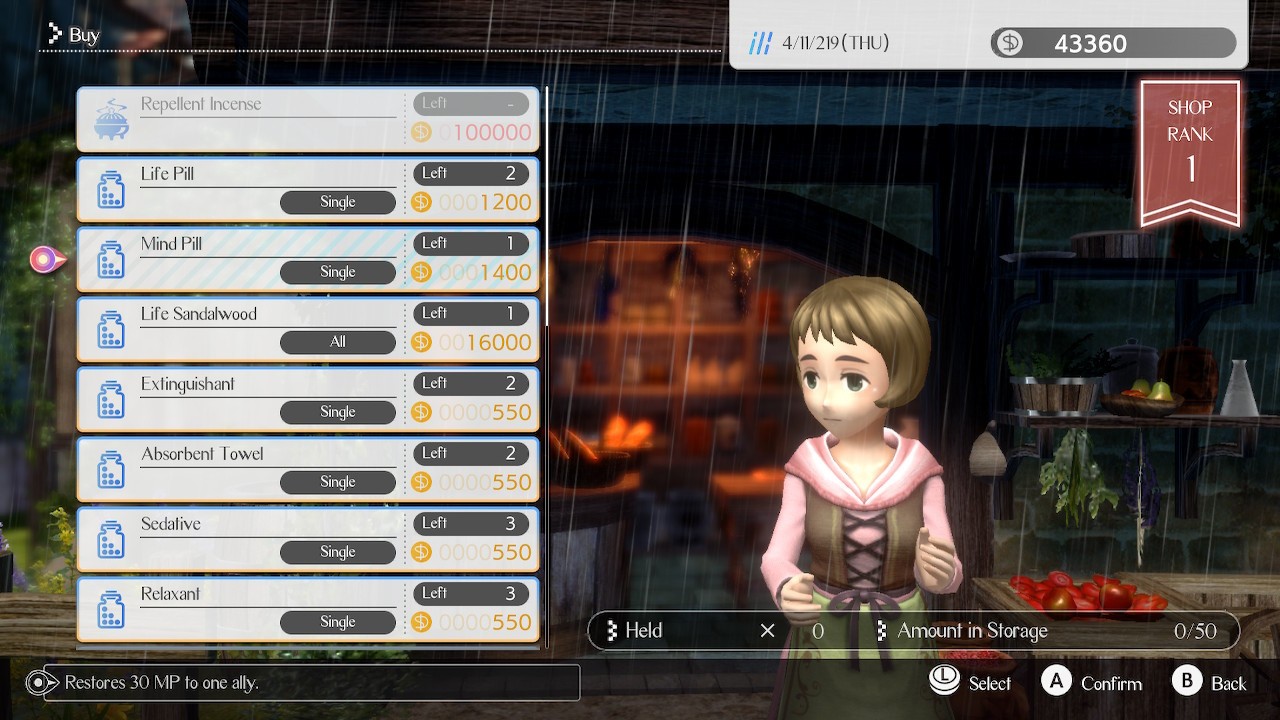Choose Life Pill from the buy list

(x=307, y=189)
